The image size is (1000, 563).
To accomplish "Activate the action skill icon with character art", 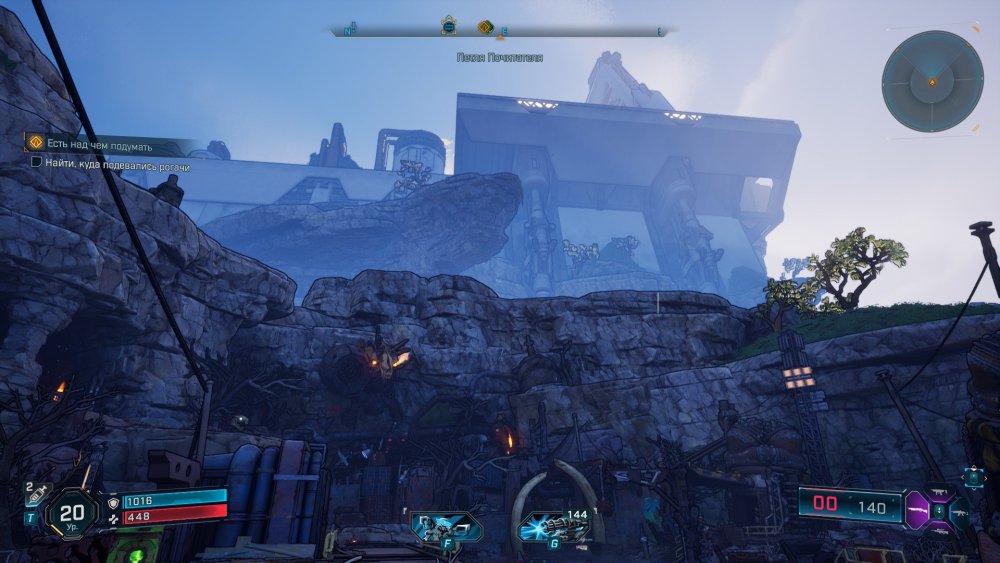I will (445, 526).
